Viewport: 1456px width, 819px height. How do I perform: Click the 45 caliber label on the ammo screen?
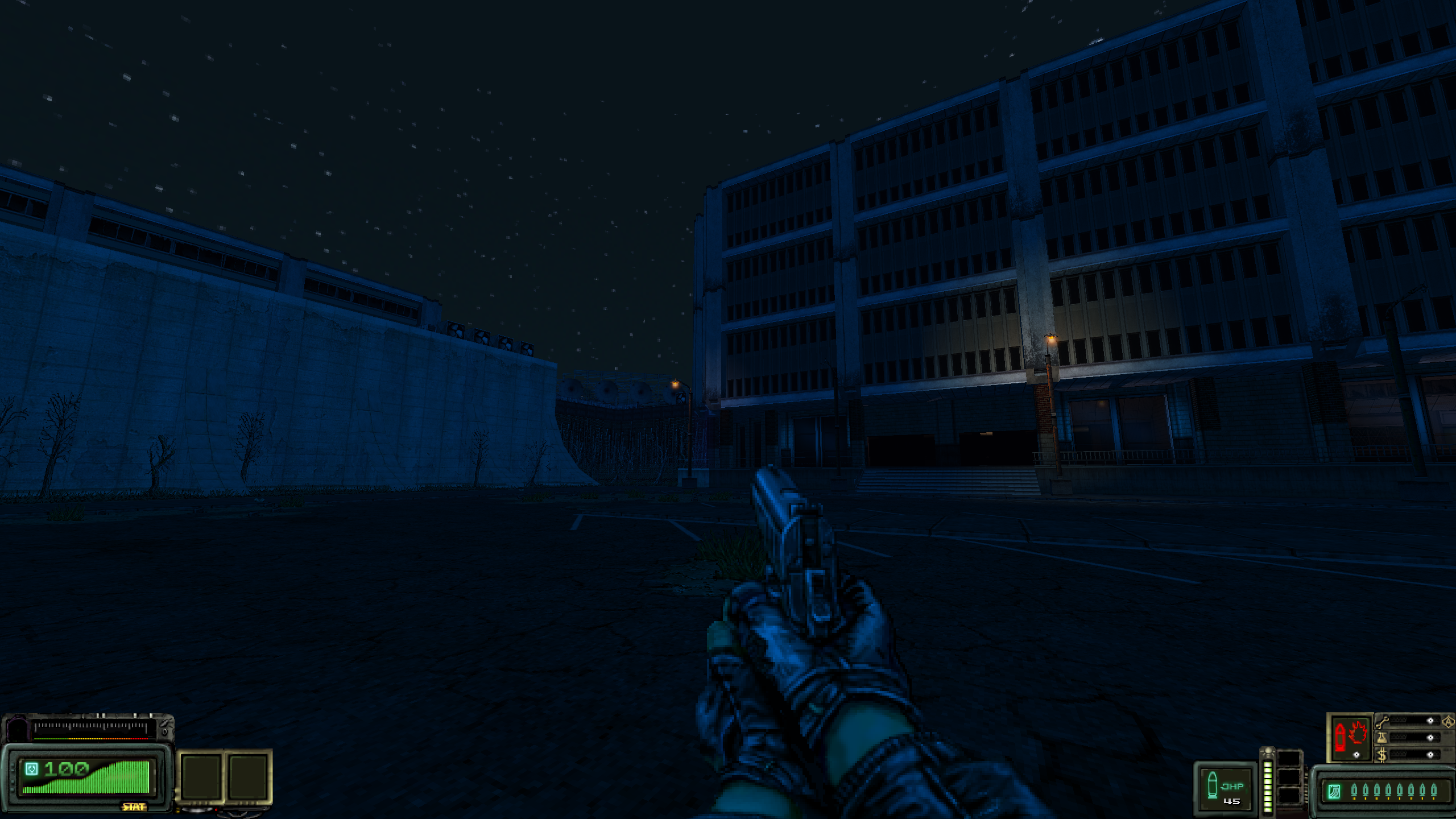pyautogui.click(x=1232, y=802)
